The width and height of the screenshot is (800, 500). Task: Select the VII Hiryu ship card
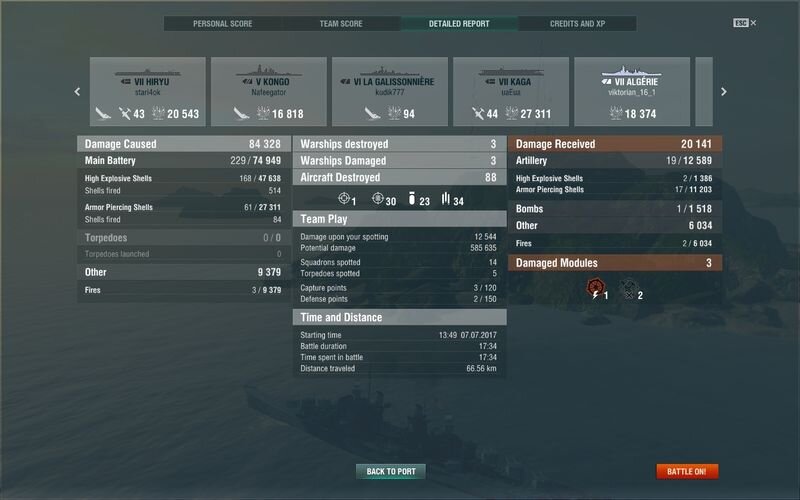(x=148, y=92)
